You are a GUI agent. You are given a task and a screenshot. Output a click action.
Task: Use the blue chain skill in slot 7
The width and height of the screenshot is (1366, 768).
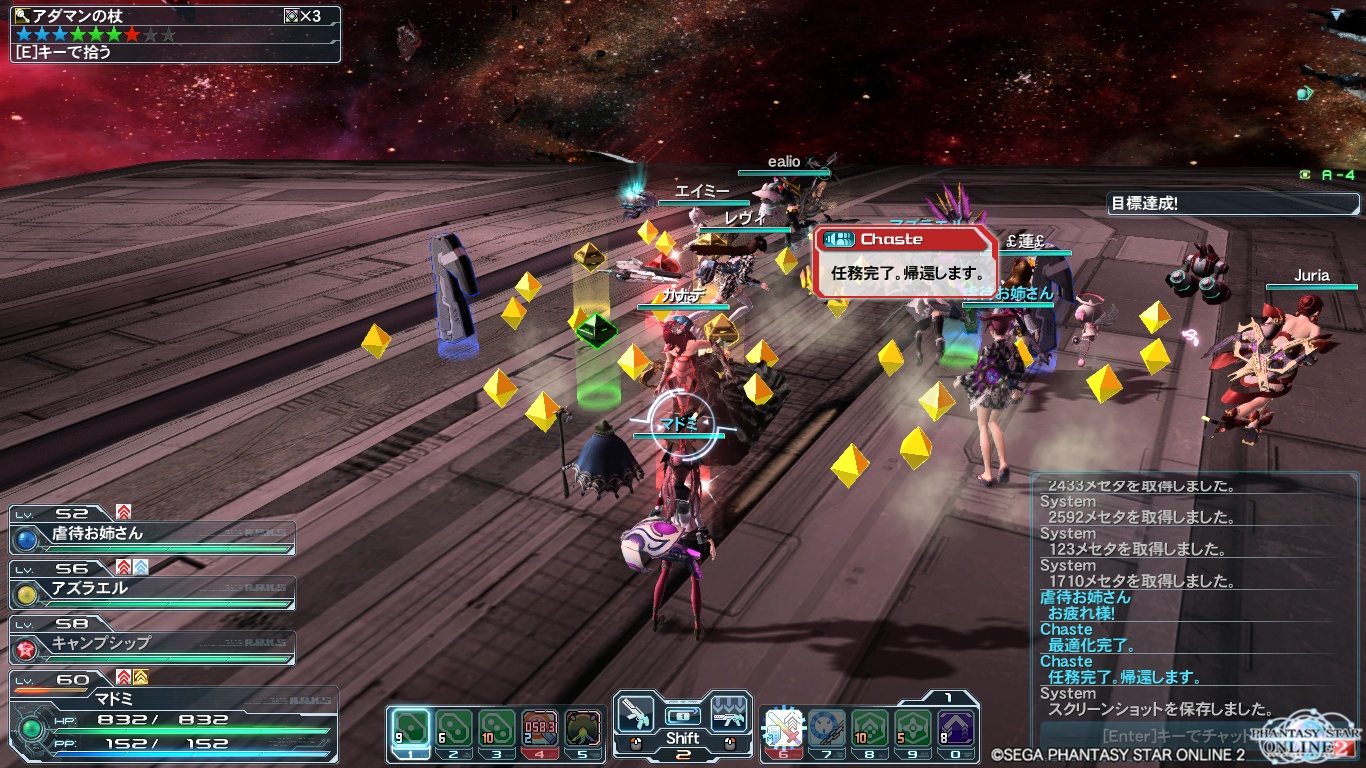826,727
